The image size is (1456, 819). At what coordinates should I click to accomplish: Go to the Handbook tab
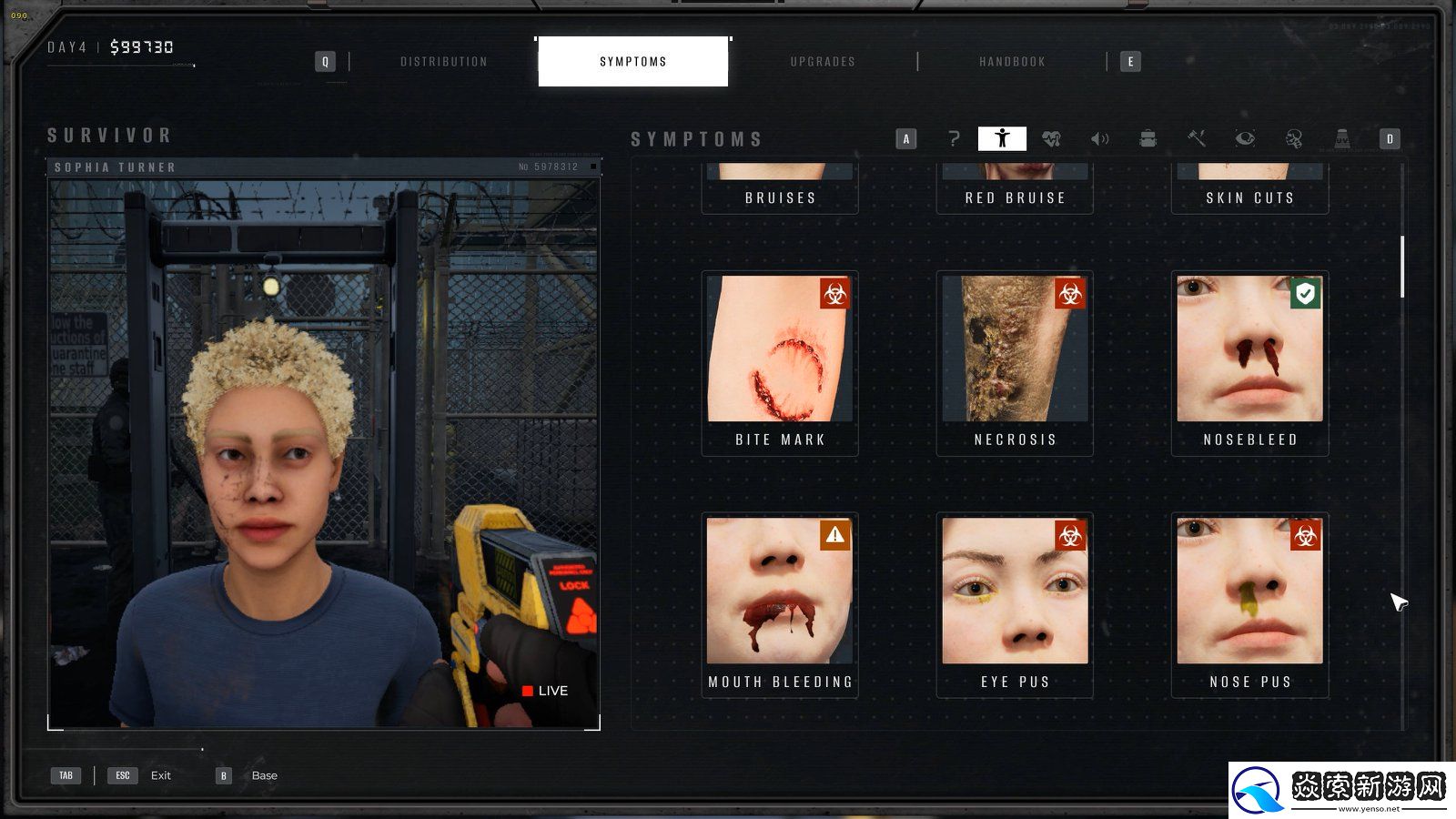coord(1012,62)
